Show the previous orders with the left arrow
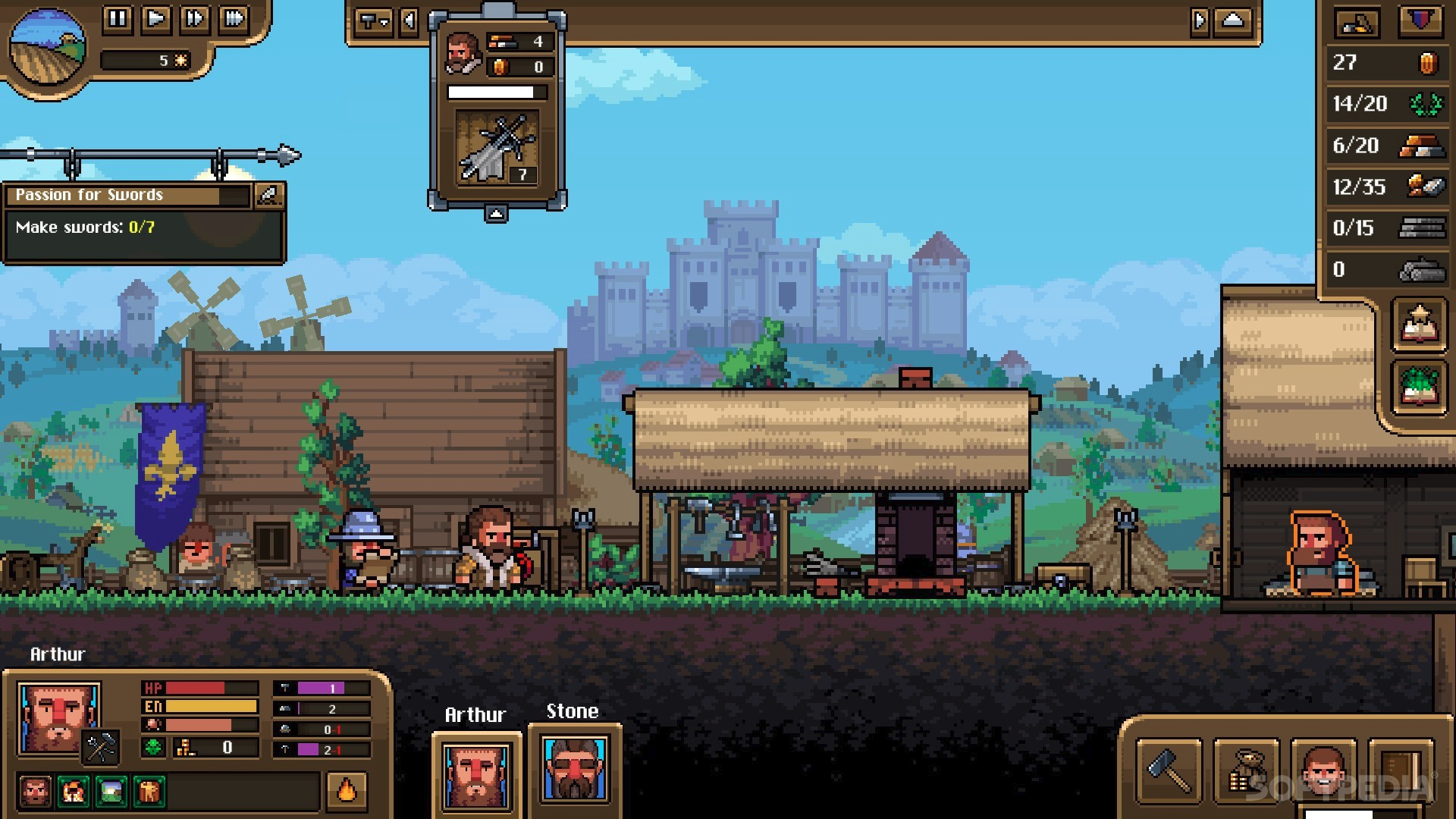 [x=409, y=21]
